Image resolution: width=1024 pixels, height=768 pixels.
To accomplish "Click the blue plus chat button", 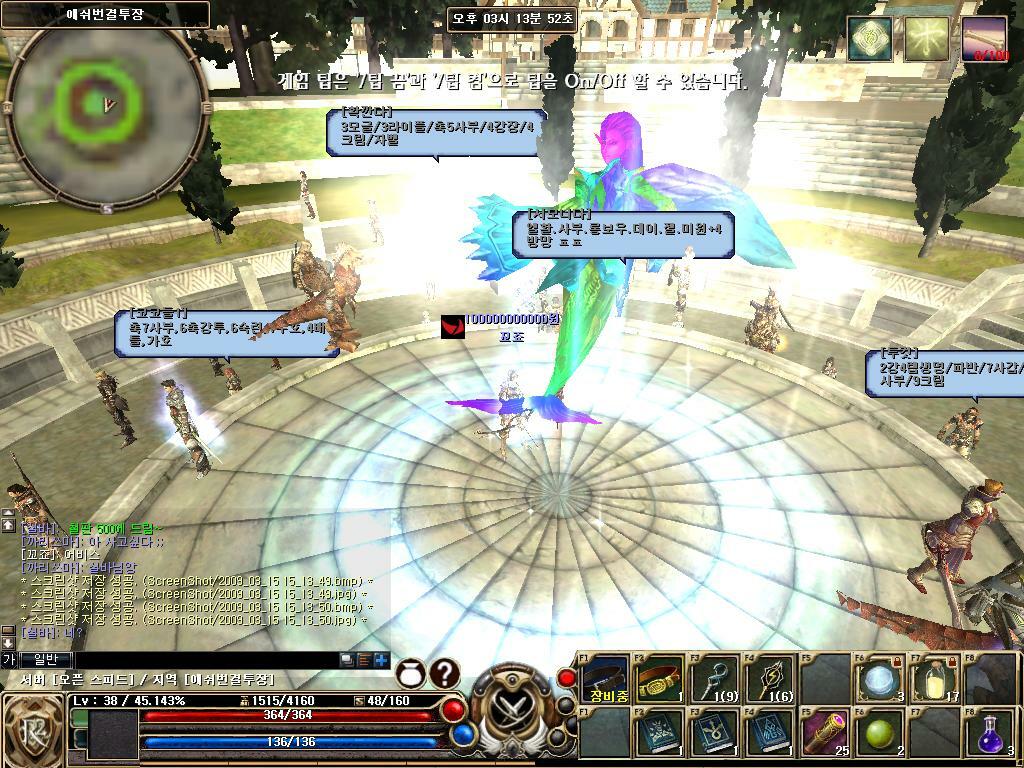I will click(381, 660).
